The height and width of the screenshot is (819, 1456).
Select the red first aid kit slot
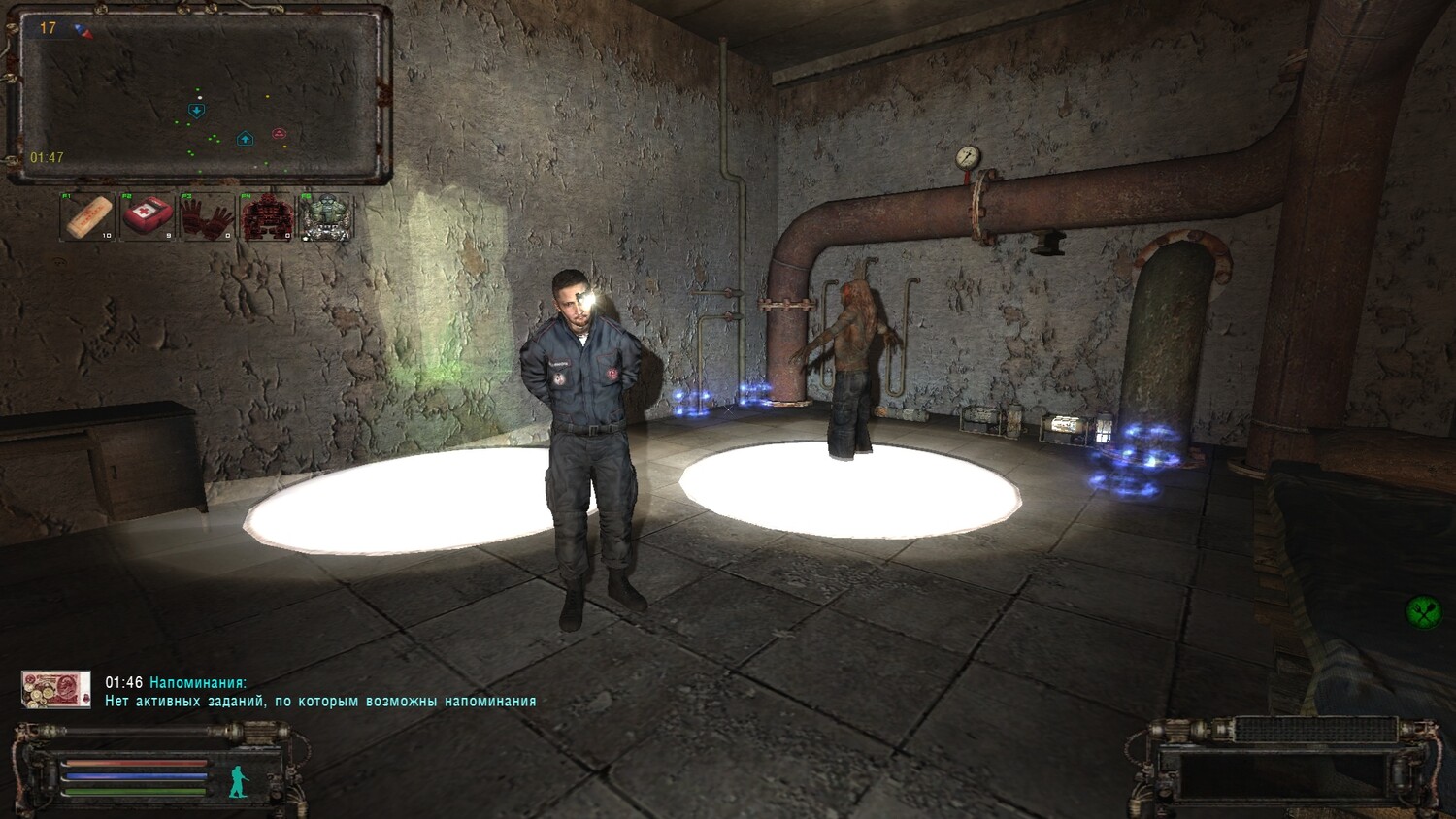coord(148,216)
